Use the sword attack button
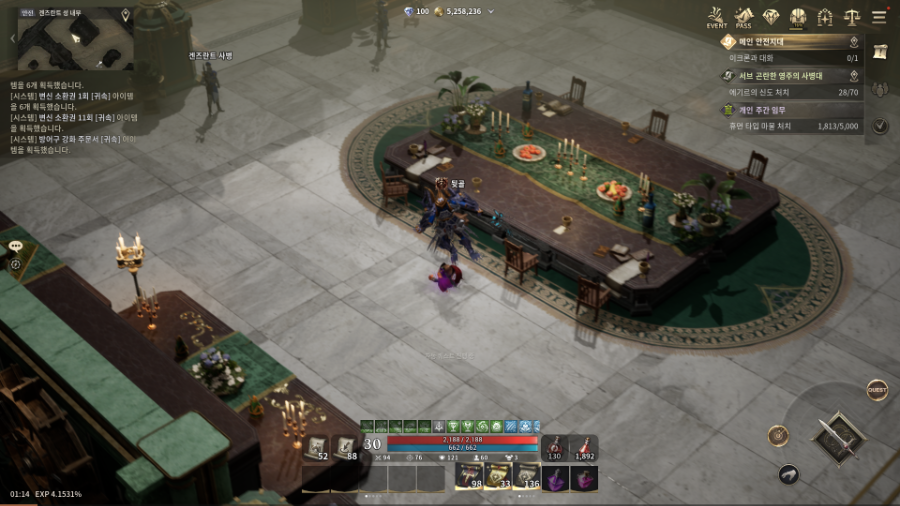The image size is (900, 506). (837, 439)
